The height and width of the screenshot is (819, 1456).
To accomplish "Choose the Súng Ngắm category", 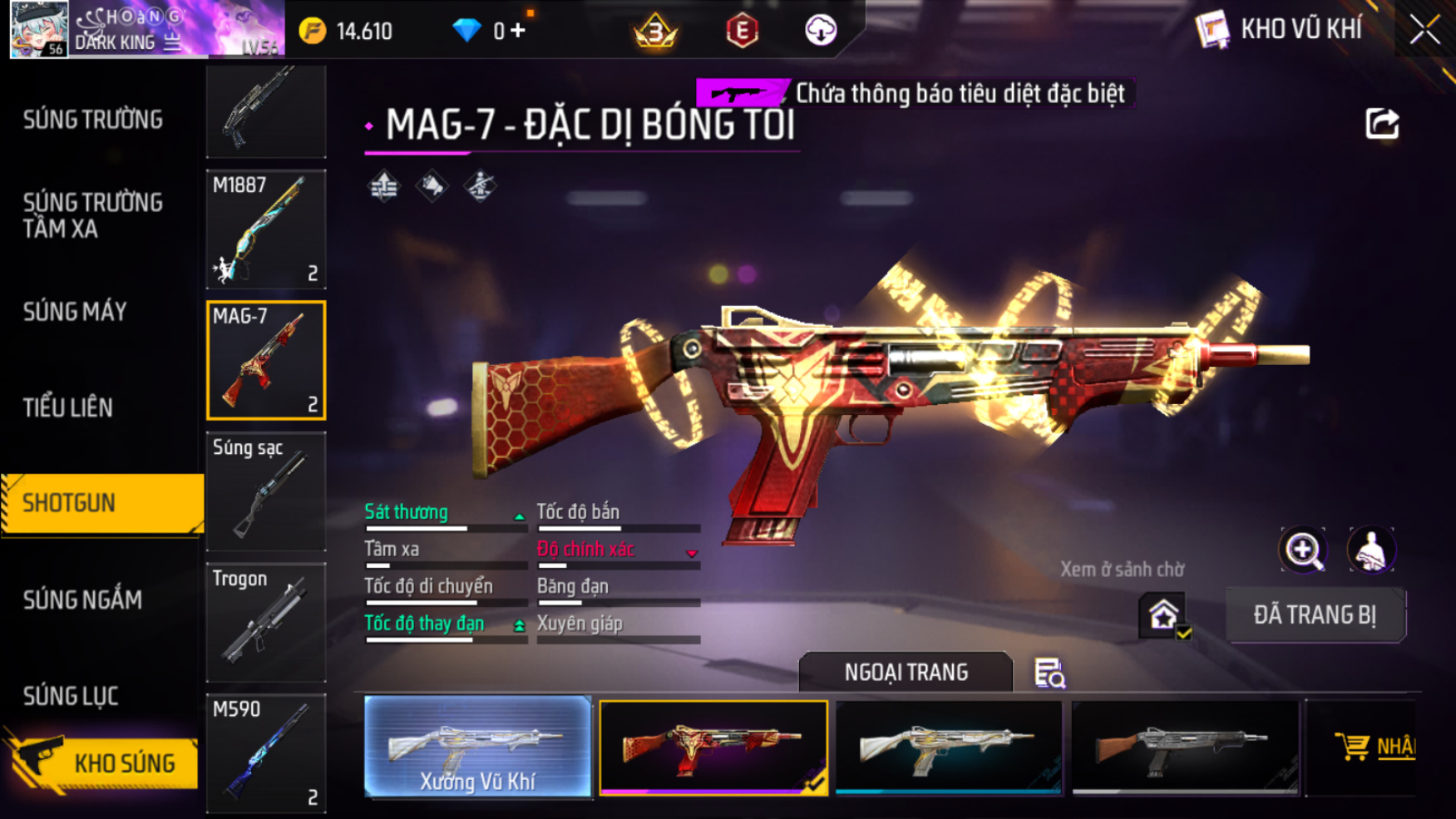I will pos(82,599).
